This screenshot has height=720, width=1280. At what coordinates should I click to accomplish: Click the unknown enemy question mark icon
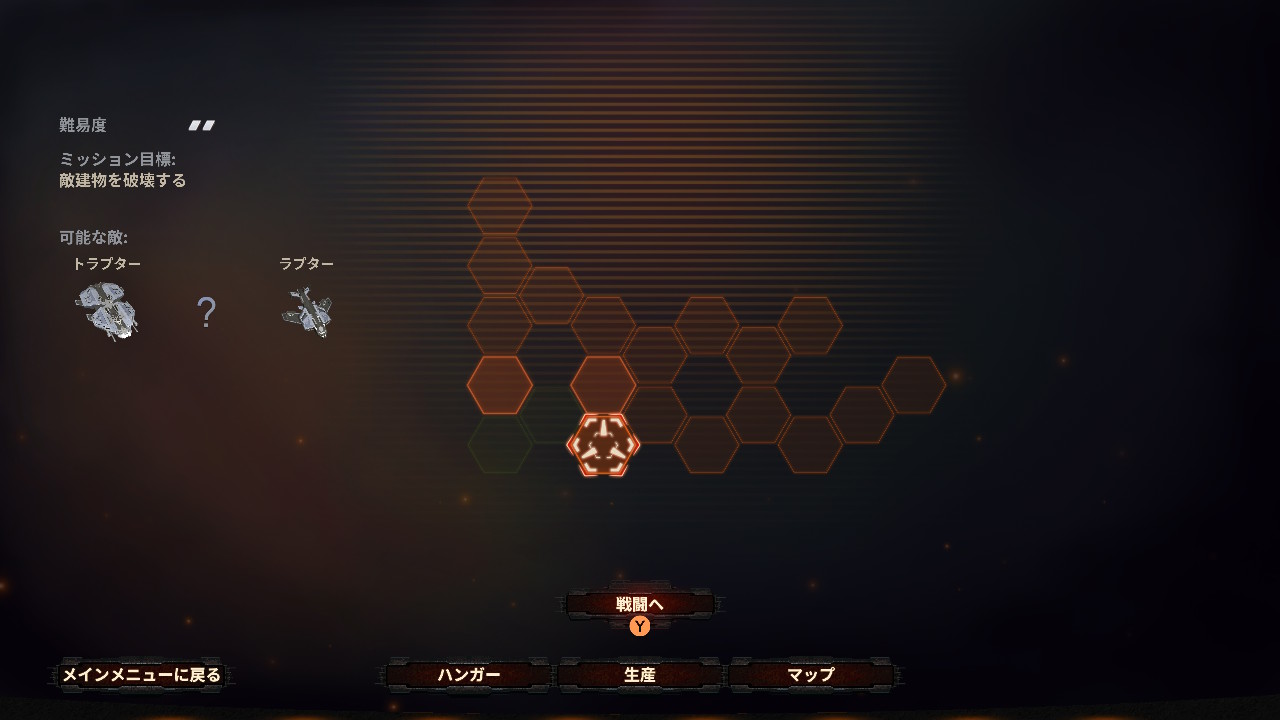206,313
